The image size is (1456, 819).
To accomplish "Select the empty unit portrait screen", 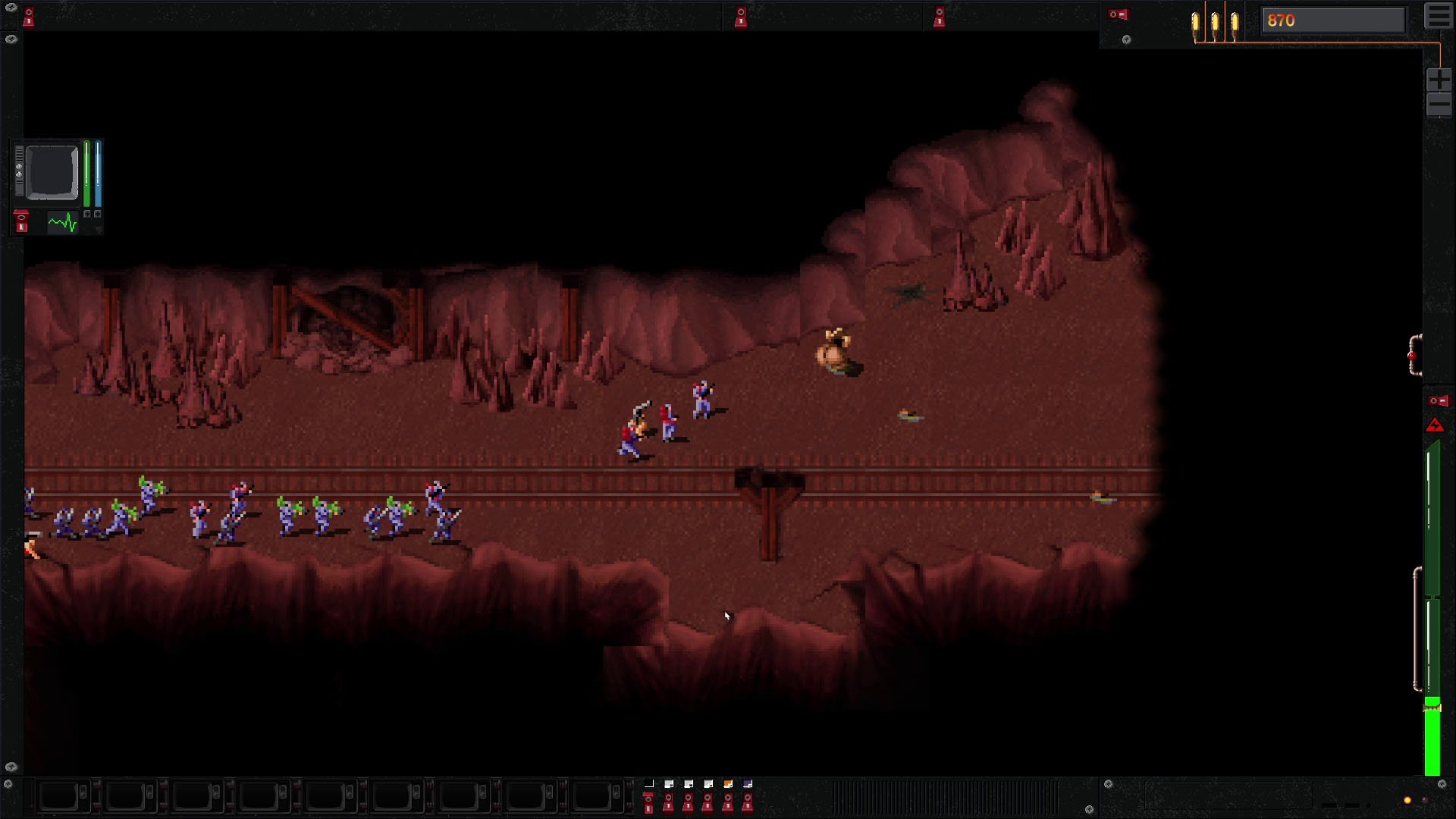I will (x=52, y=173).
